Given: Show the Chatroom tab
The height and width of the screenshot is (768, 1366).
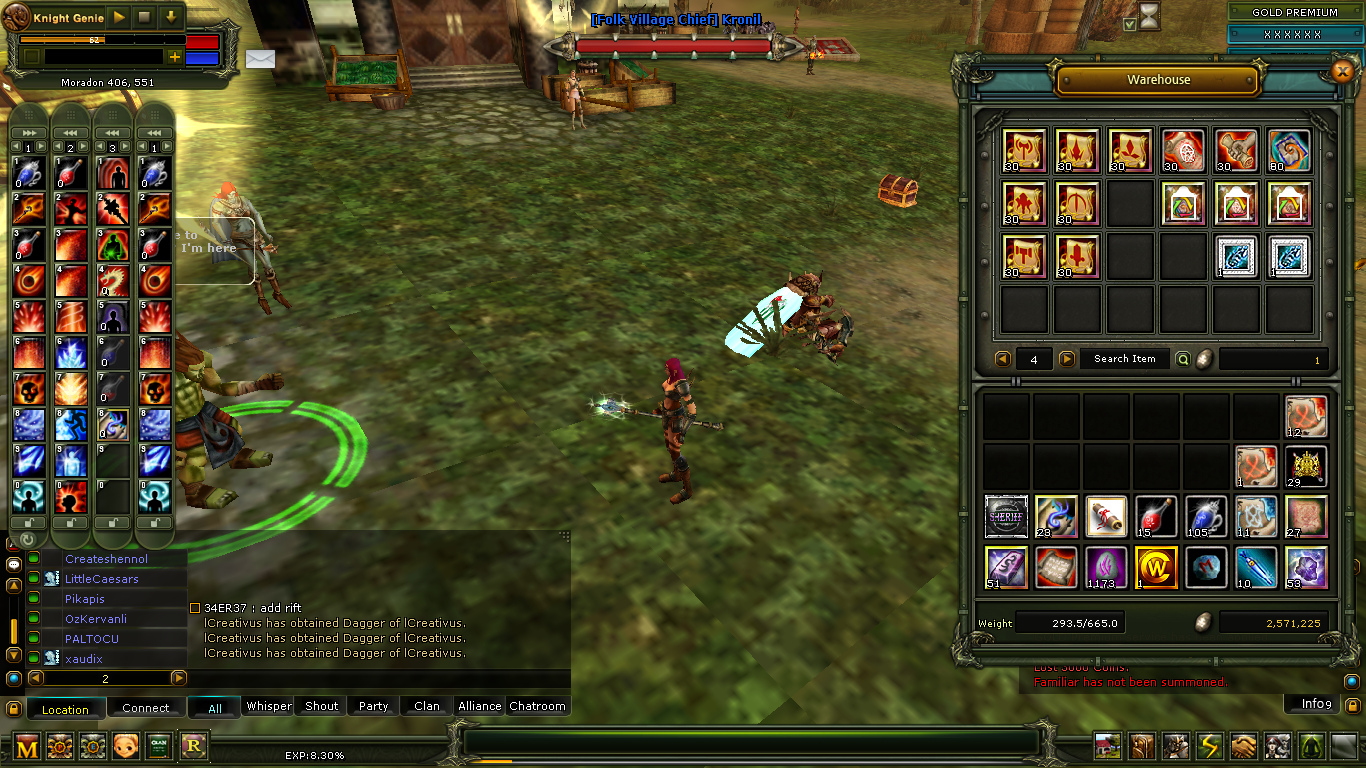Looking at the screenshot, I should click(x=537, y=706).
